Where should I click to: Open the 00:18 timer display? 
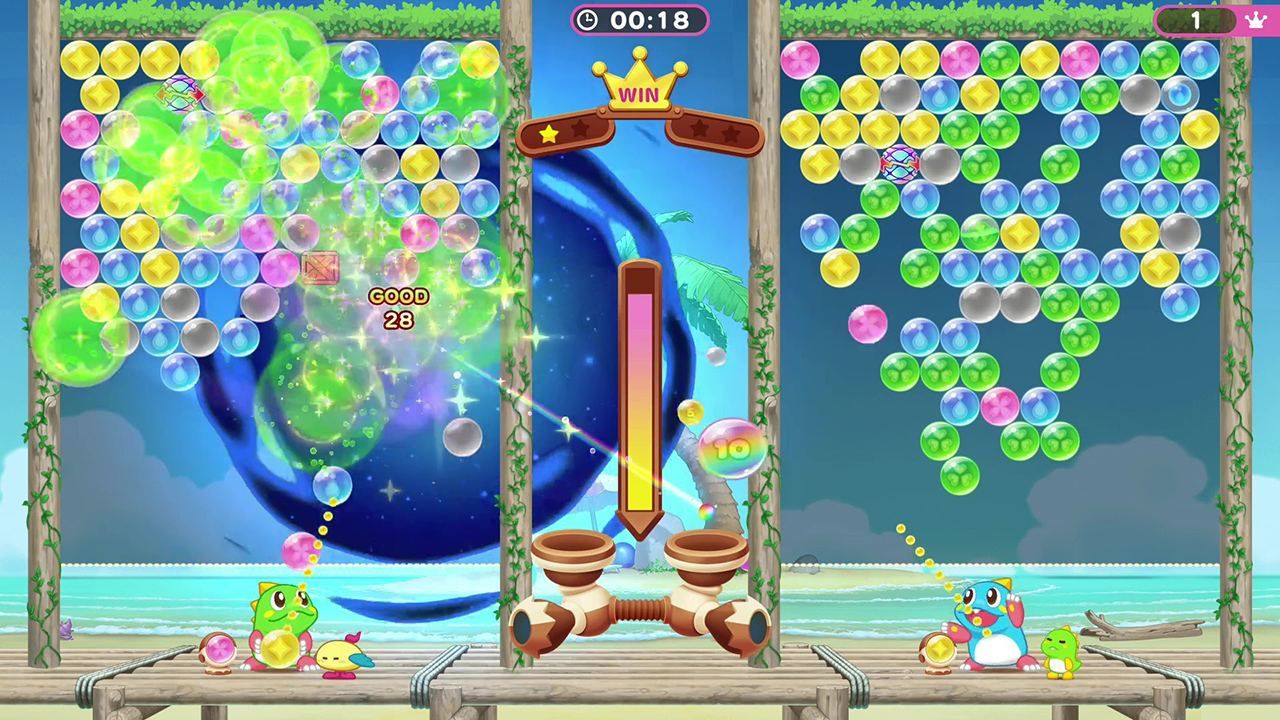click(x=648, y=18)
